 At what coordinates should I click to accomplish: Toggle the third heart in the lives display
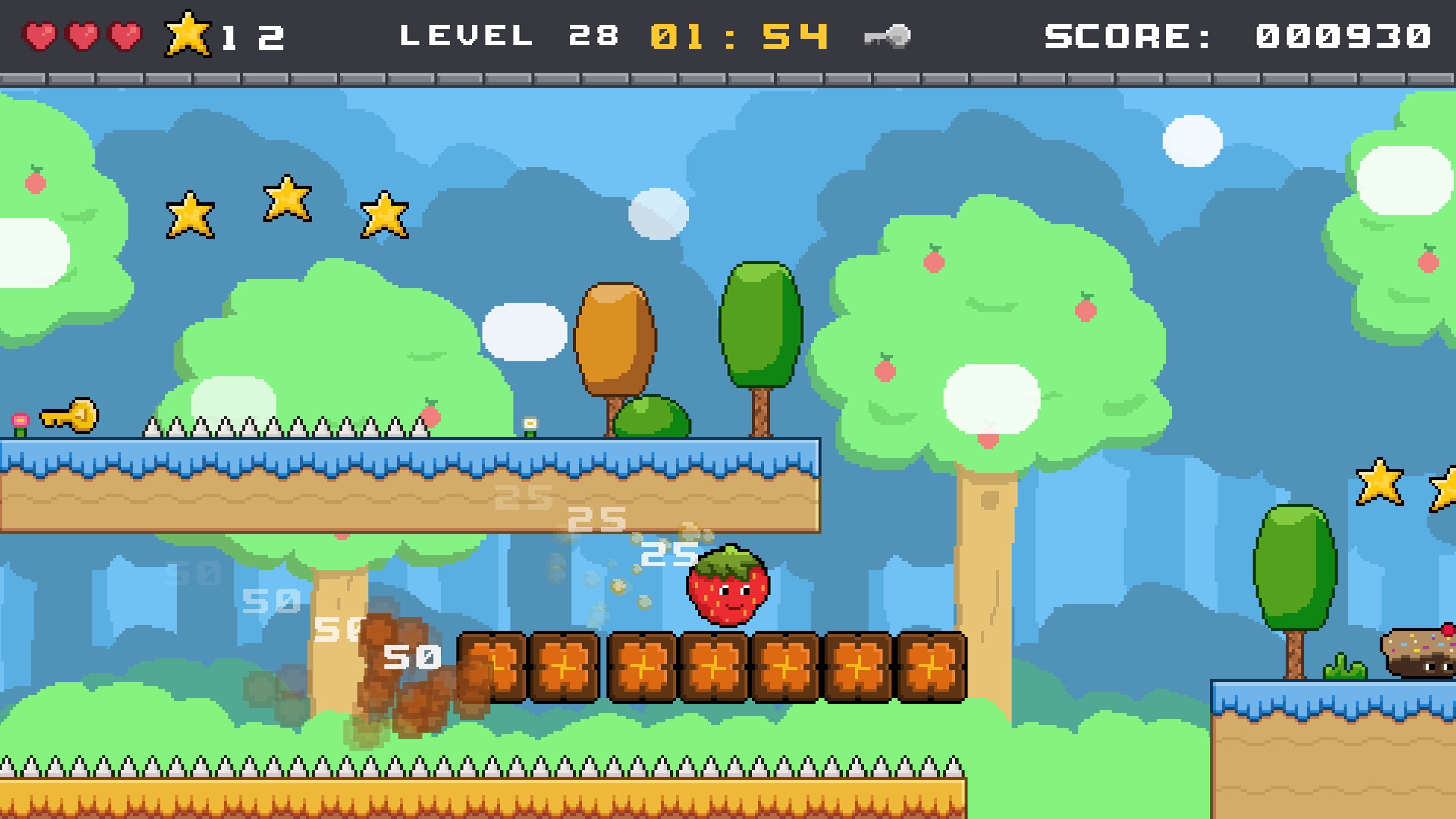click(124, 34)
